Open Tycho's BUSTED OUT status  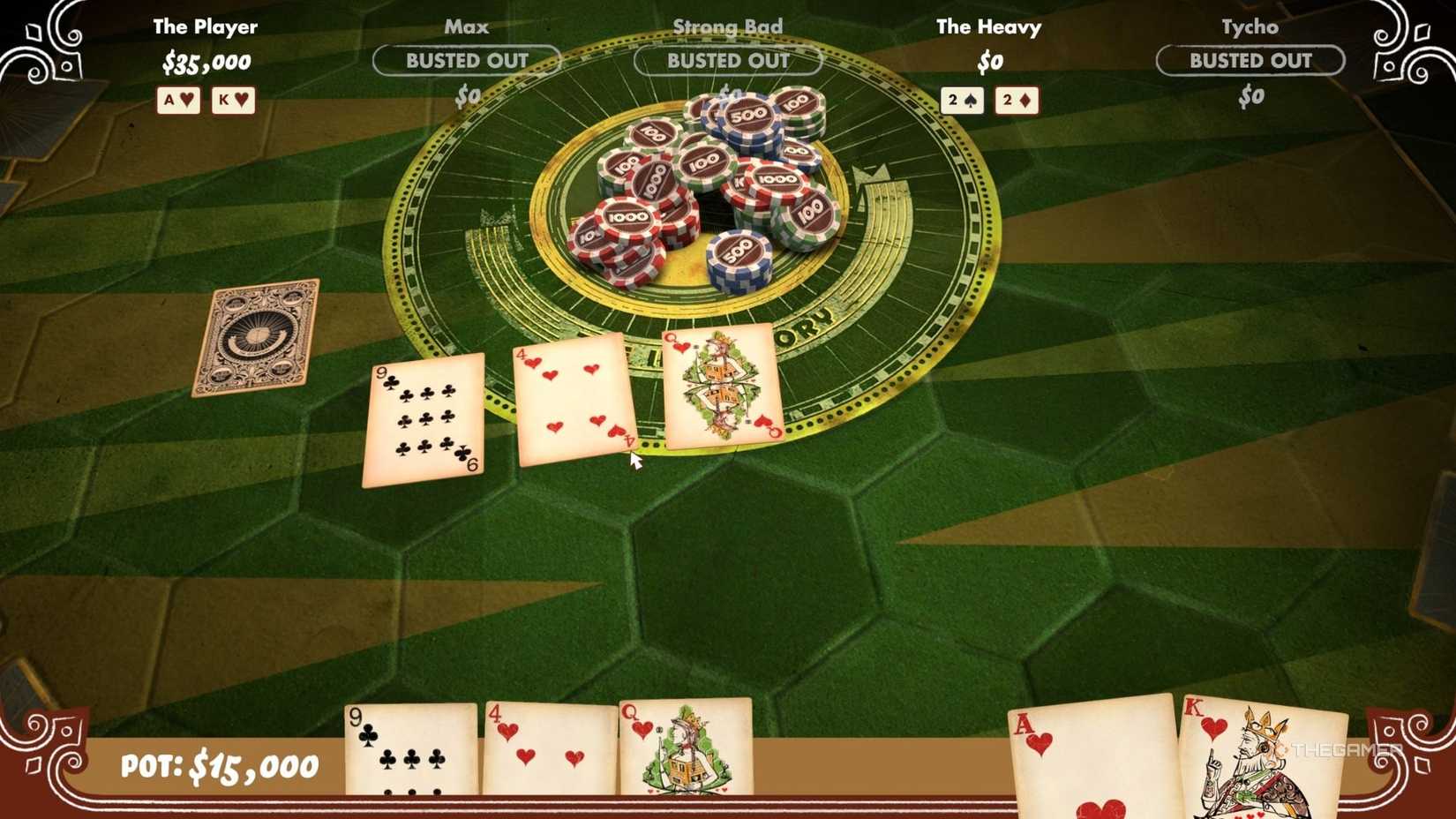[x=1250, y=61]
